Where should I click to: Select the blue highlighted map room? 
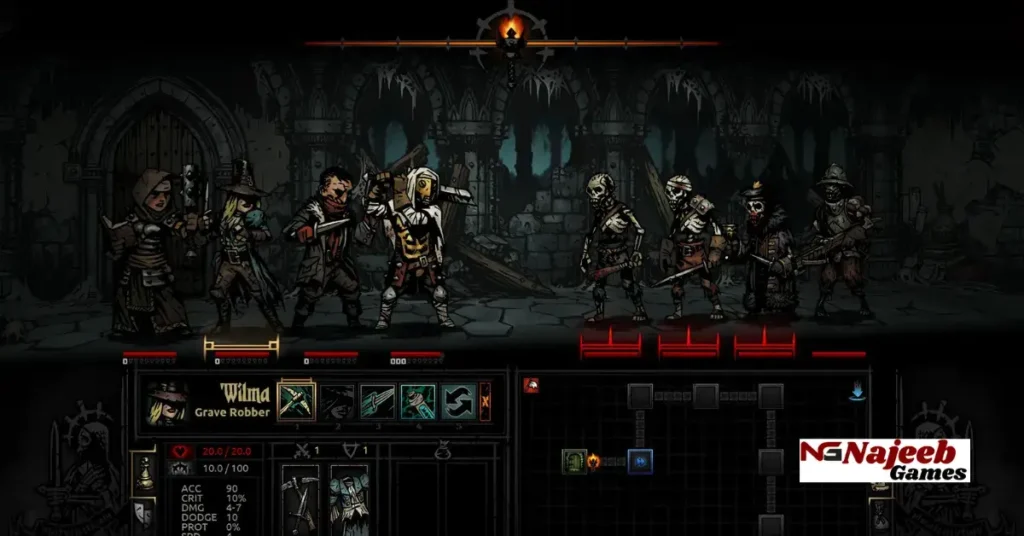tap(640, 461)
